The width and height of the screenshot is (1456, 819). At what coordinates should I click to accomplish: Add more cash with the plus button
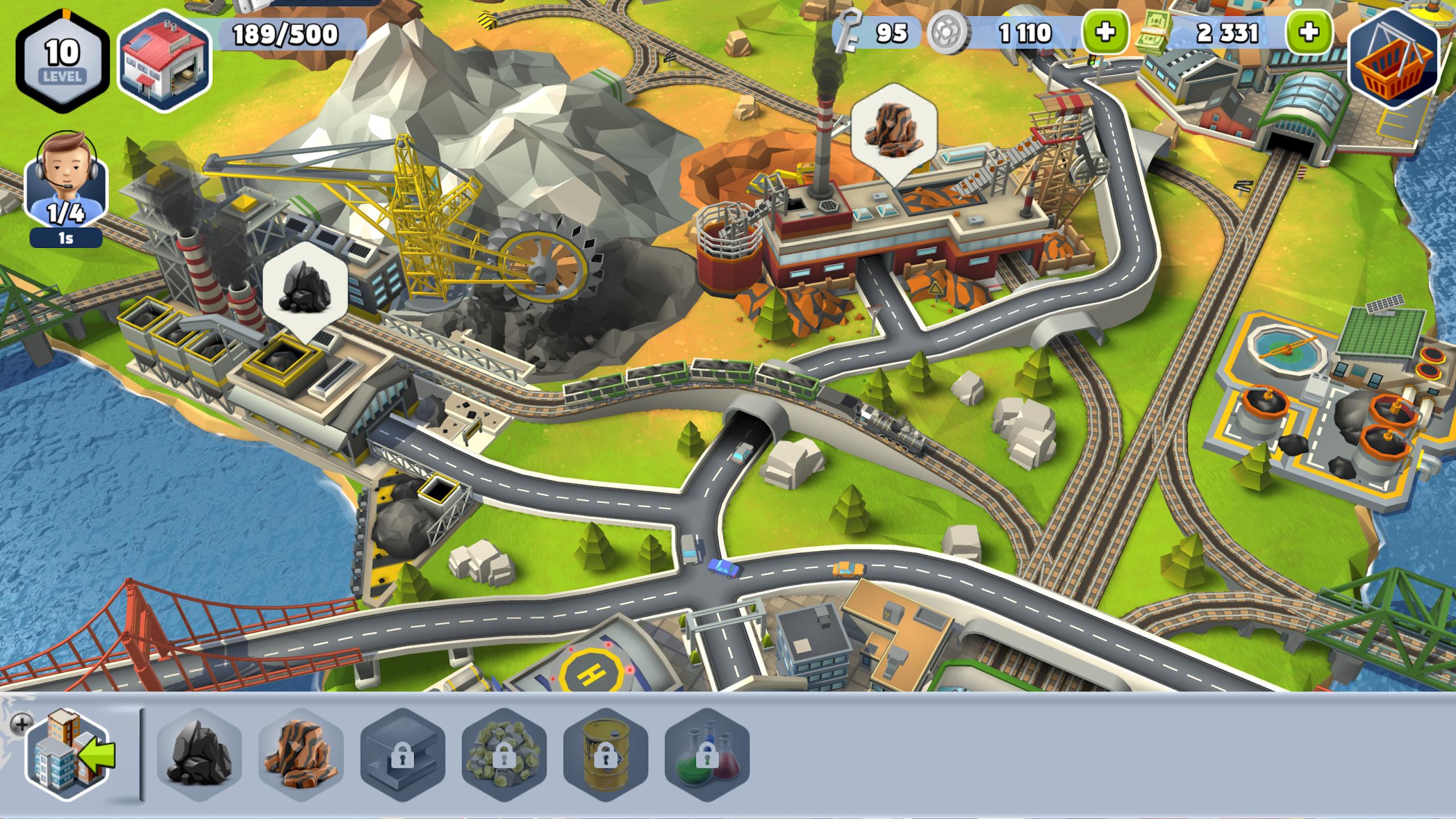click(x=1309, y=33)
